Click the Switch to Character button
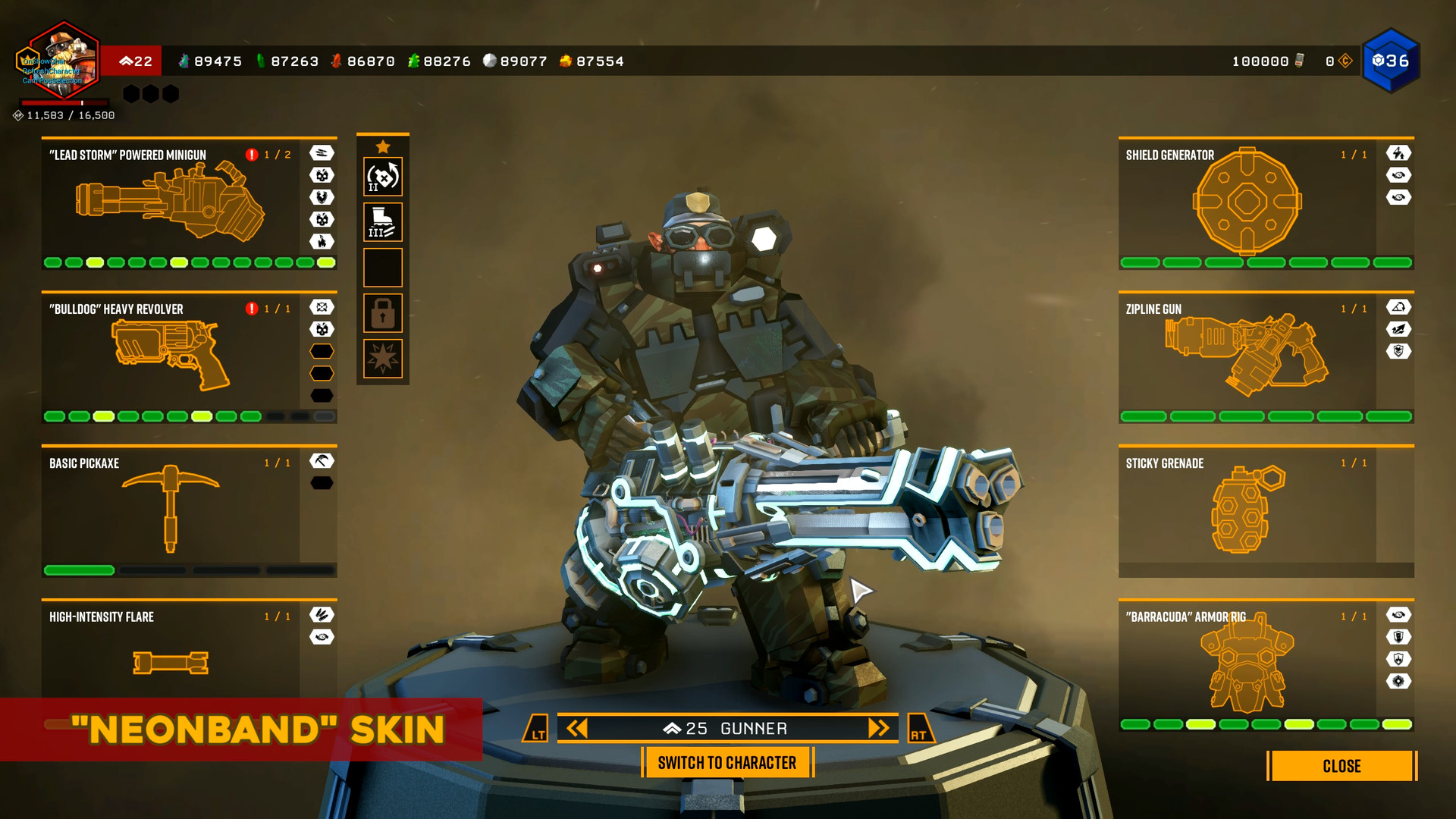 click(727, 762)
